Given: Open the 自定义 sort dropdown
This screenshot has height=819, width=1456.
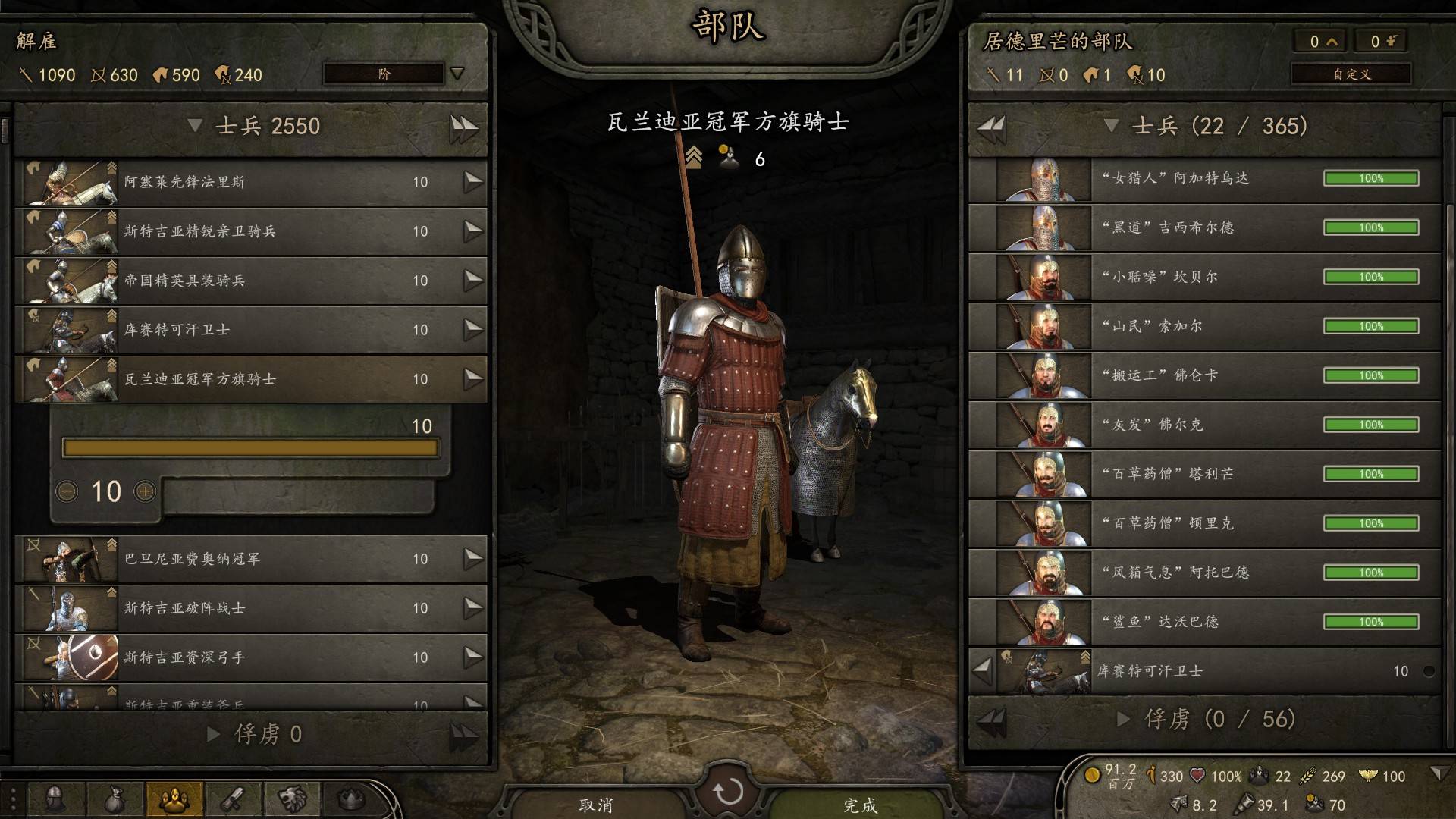Looking at the screenshot, I should click(1351, 74).
